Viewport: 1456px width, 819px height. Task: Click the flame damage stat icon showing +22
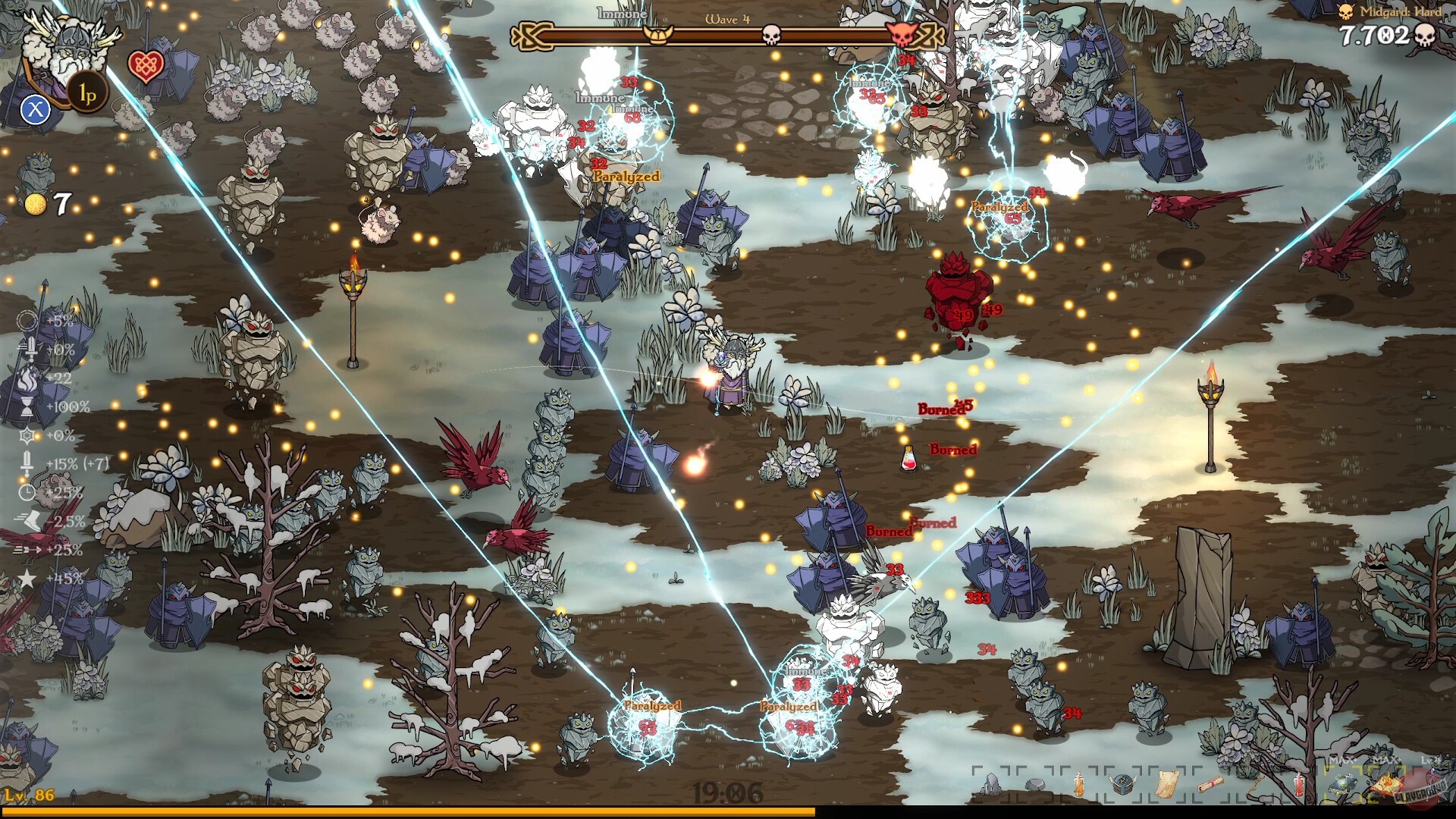pos(27,381)
